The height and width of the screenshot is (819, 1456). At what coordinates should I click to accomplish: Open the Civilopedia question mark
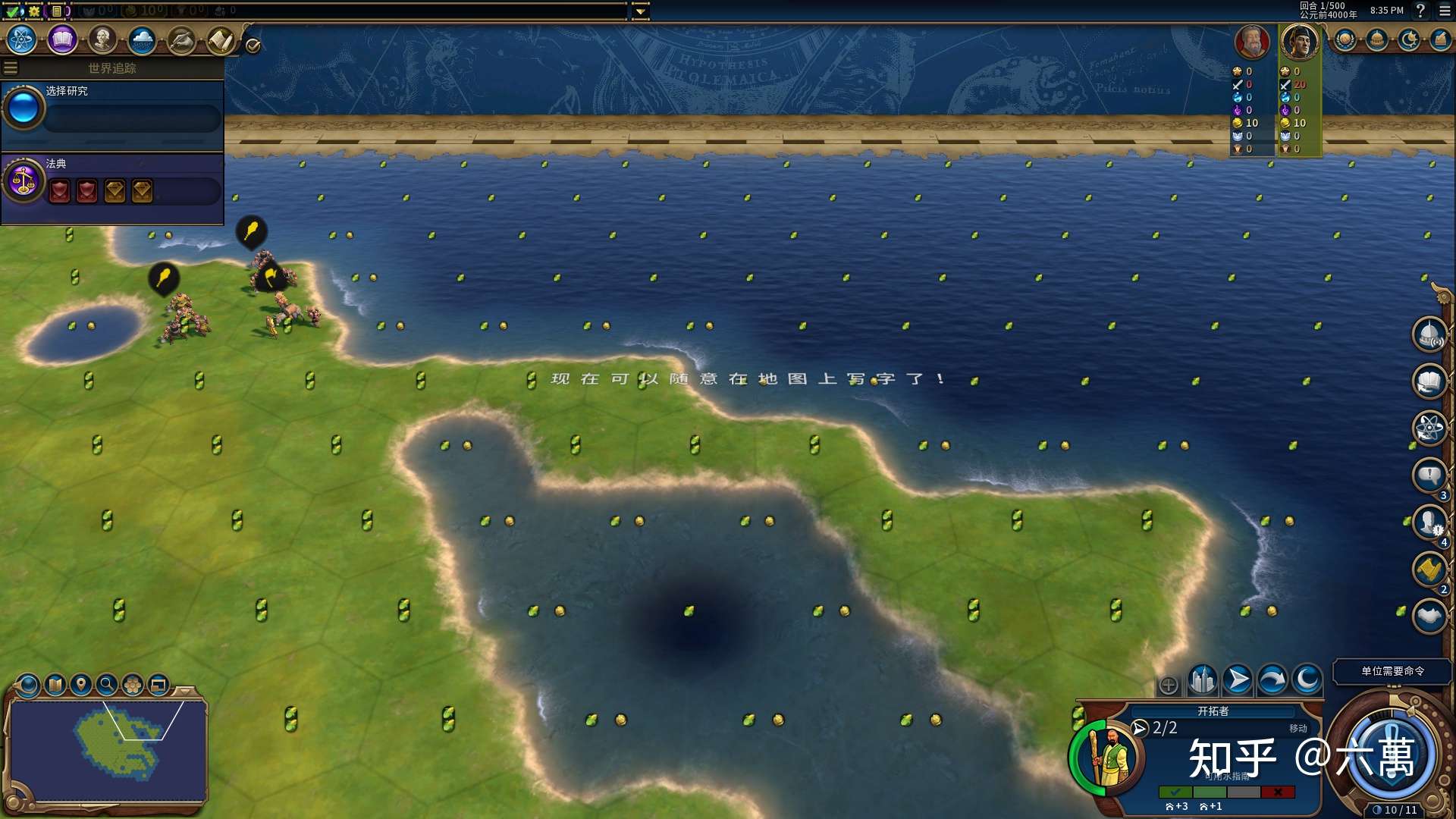(1421, 11)
